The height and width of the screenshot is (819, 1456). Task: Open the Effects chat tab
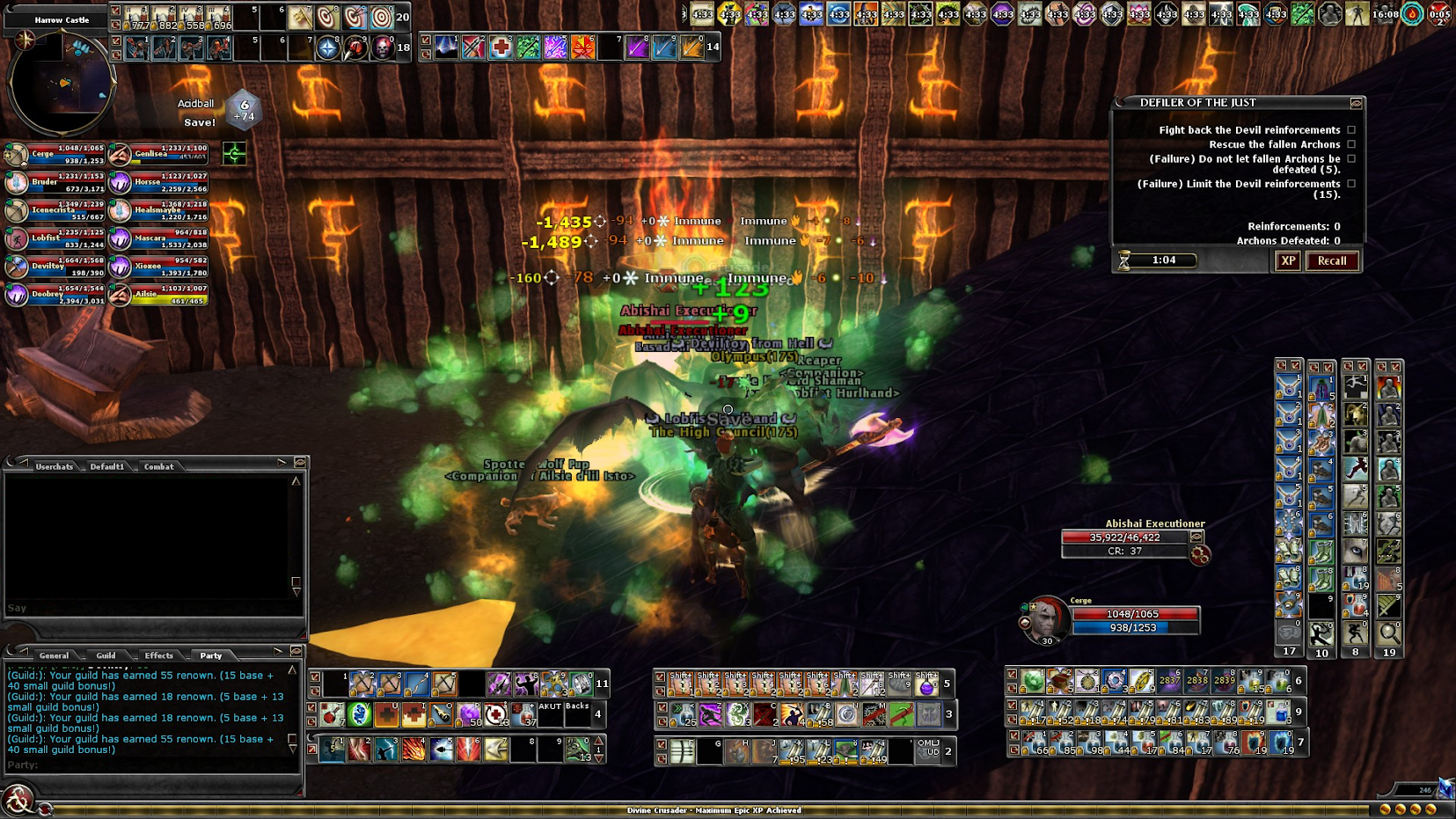click(x=158, y=655)
